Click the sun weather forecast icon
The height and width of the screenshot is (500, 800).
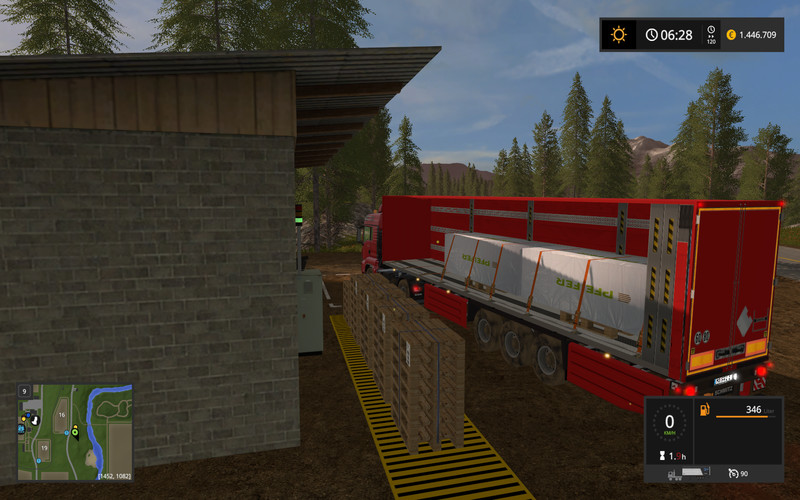[619, 35]
